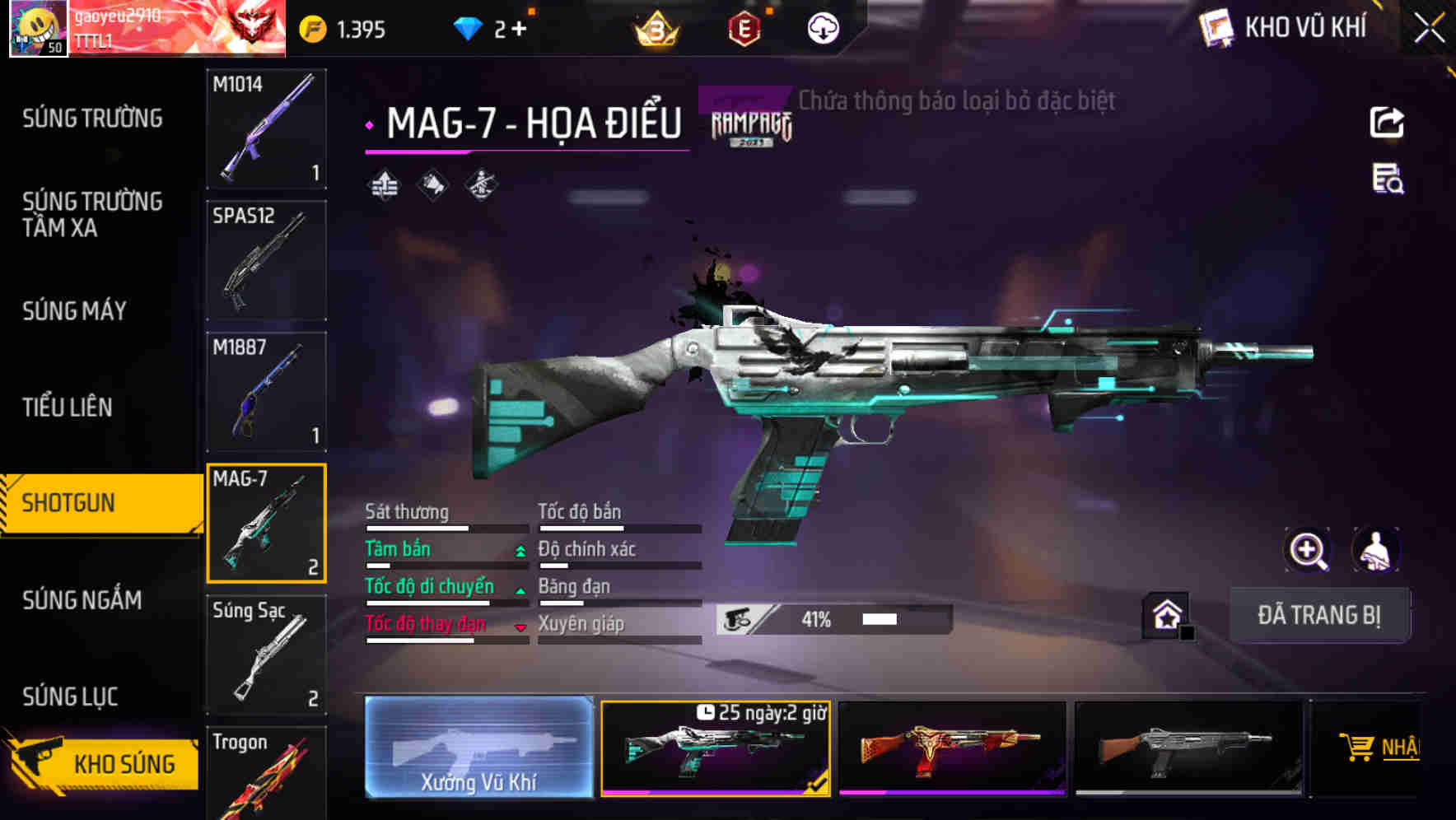Select the Súng Sạc weapon tile
Image resolution: width=1456 pixels, height=820 pixels.
click(x=266, y=655)
